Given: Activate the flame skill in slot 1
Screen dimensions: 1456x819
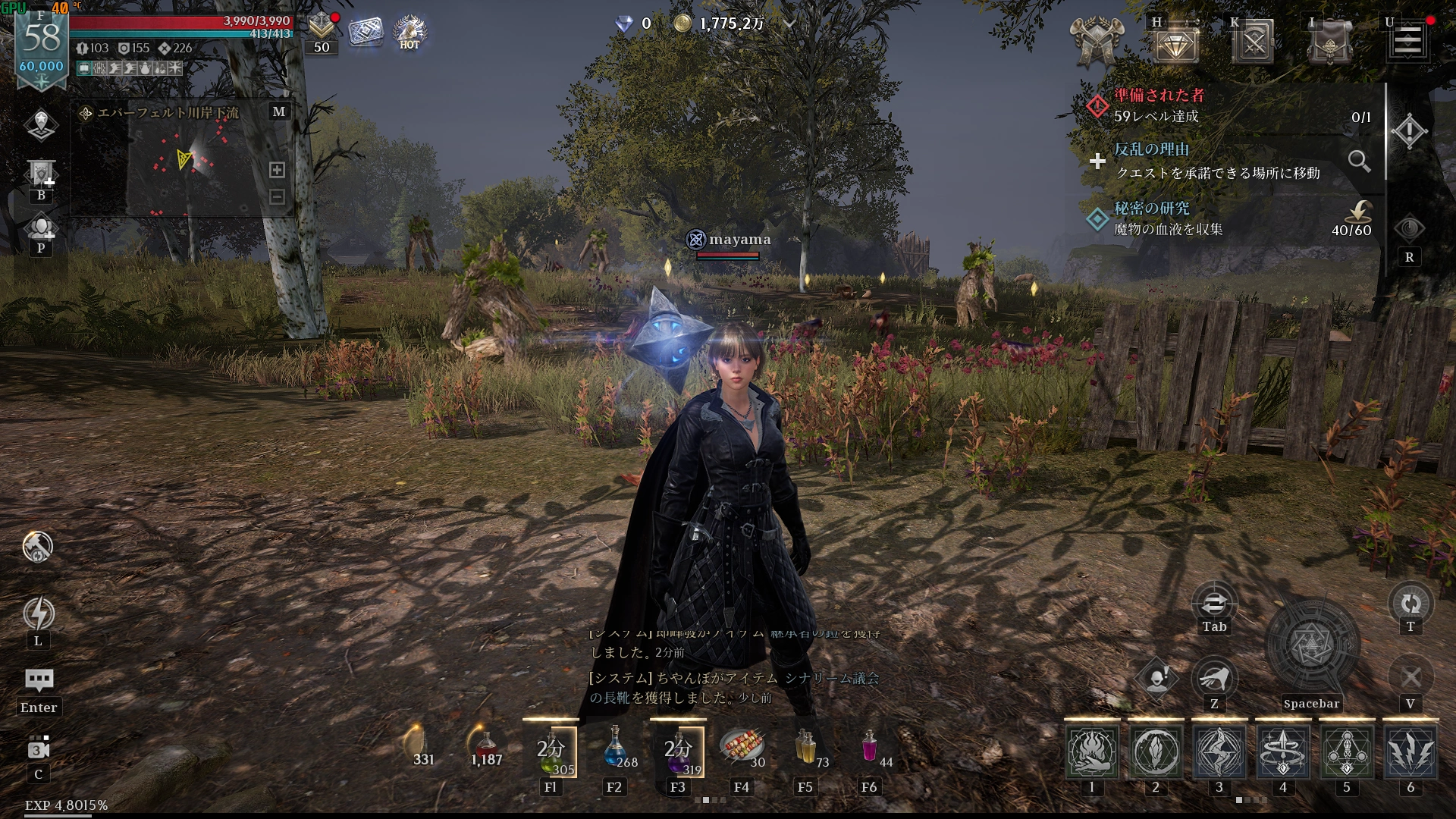Looking at the screenshot, I should coord(1092,752).
